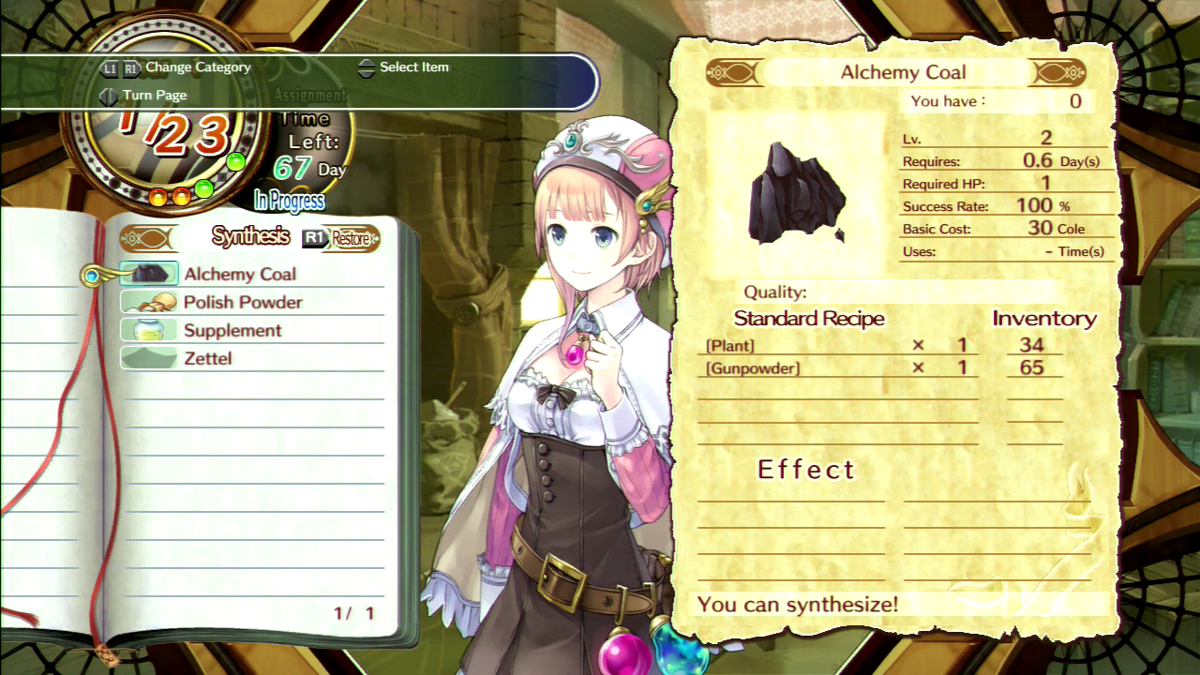The width and height of the screenshot is (1200, 675).
Task: Click the Alchemy Coal item picture
Action: [795, 194]
